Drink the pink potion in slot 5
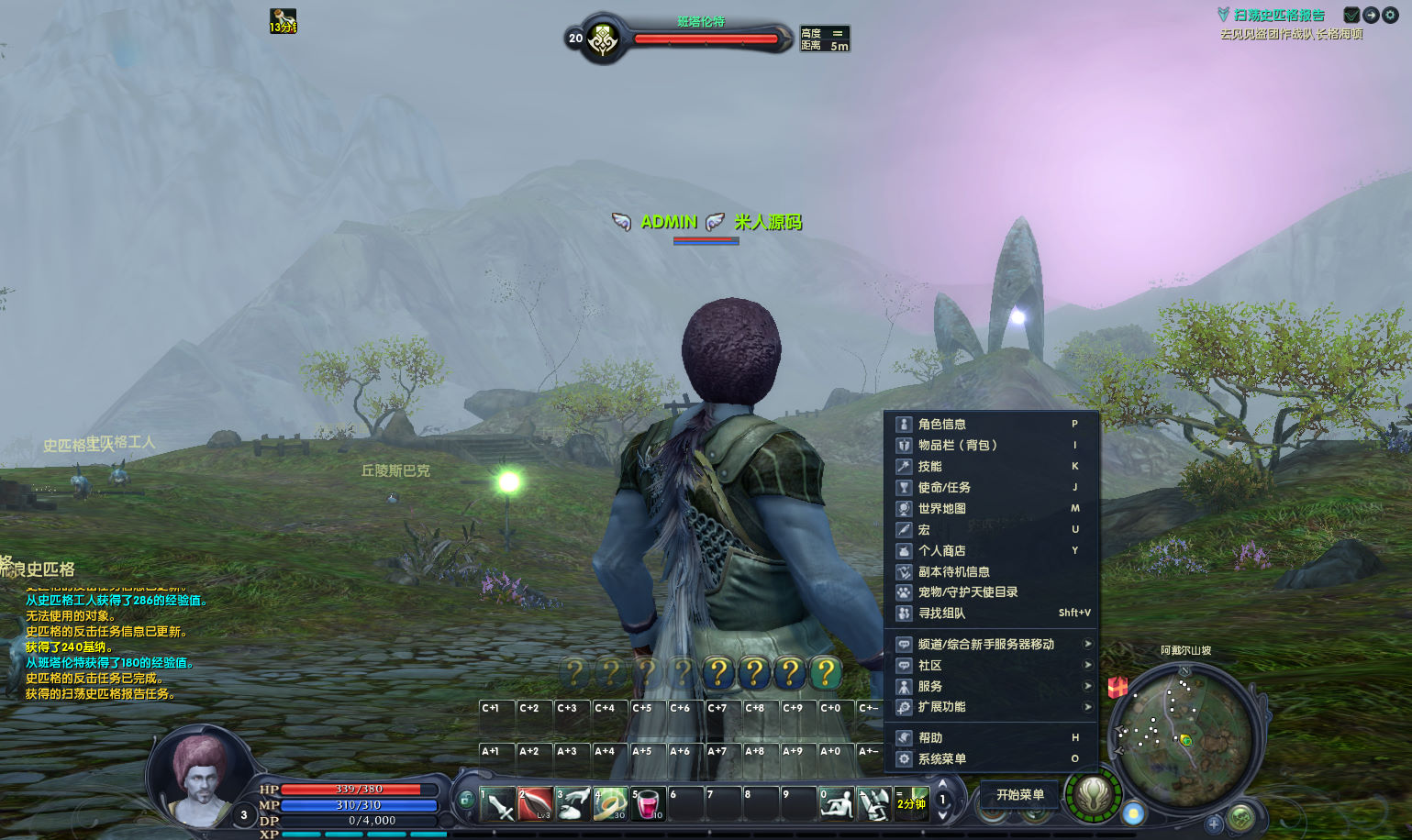Viewport: 1412px width, 840px height. 648,804
